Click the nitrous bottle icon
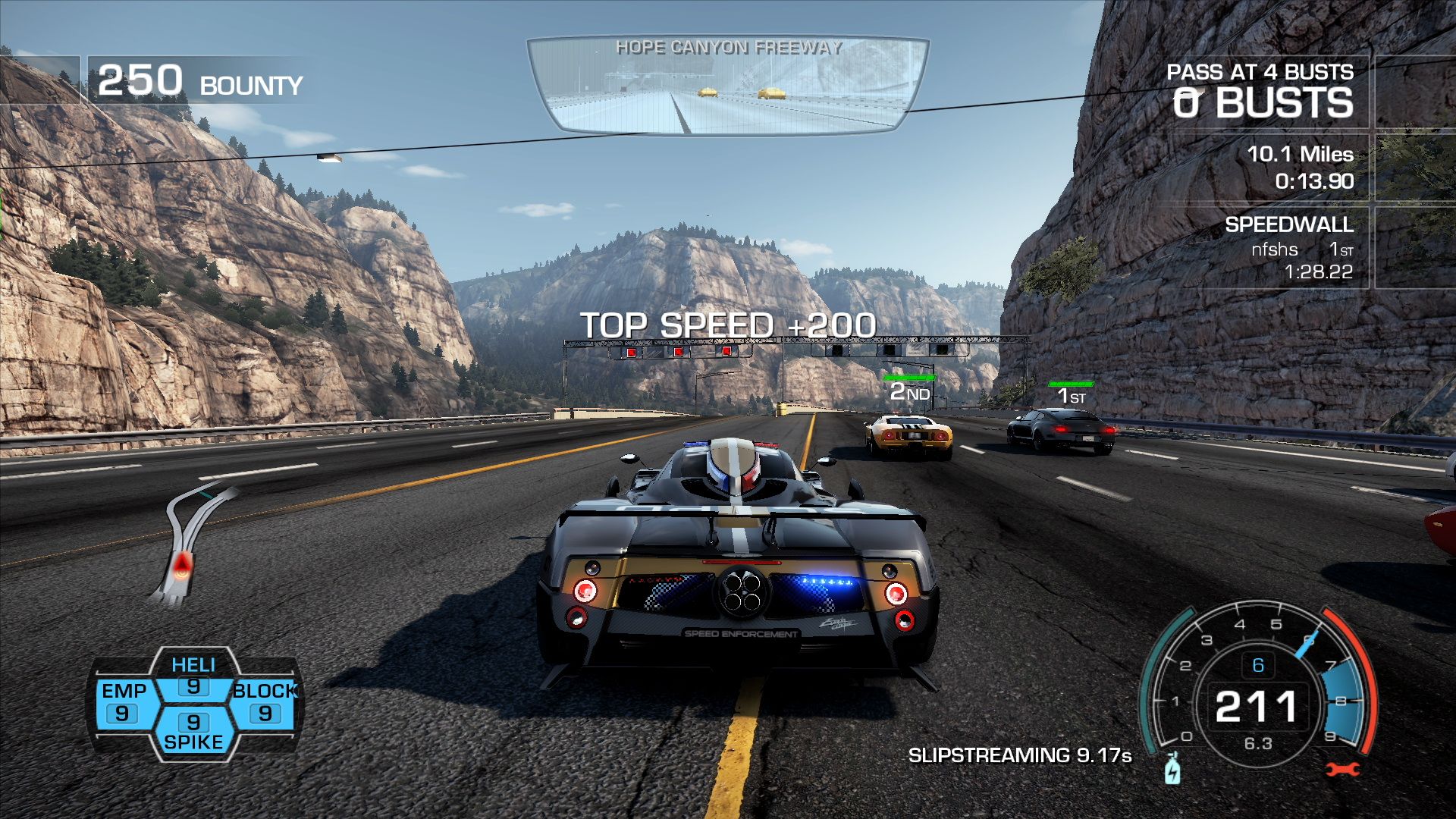This screenshot has height=819, width=1456. [1172, 768]
